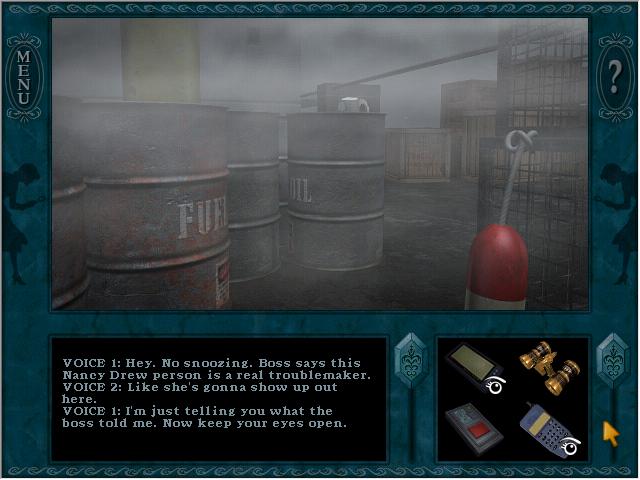Click the dialogue text scroll handle
Screen dimensions: 640x480
point(411,359)
